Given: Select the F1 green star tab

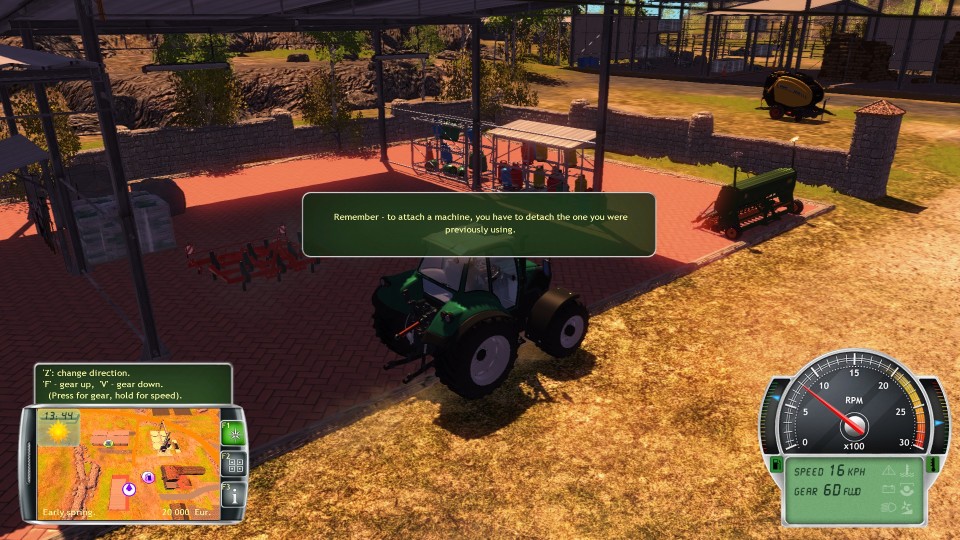Looking at the screenshot, I should tap(232, 433).
